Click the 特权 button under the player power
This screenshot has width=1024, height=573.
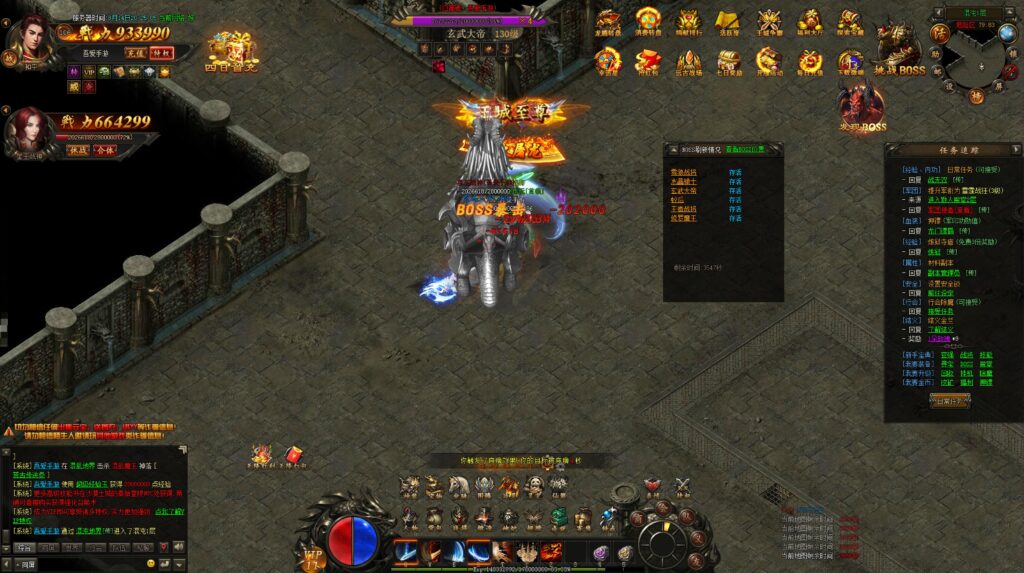pyautogui.click(x=161, y=53)
